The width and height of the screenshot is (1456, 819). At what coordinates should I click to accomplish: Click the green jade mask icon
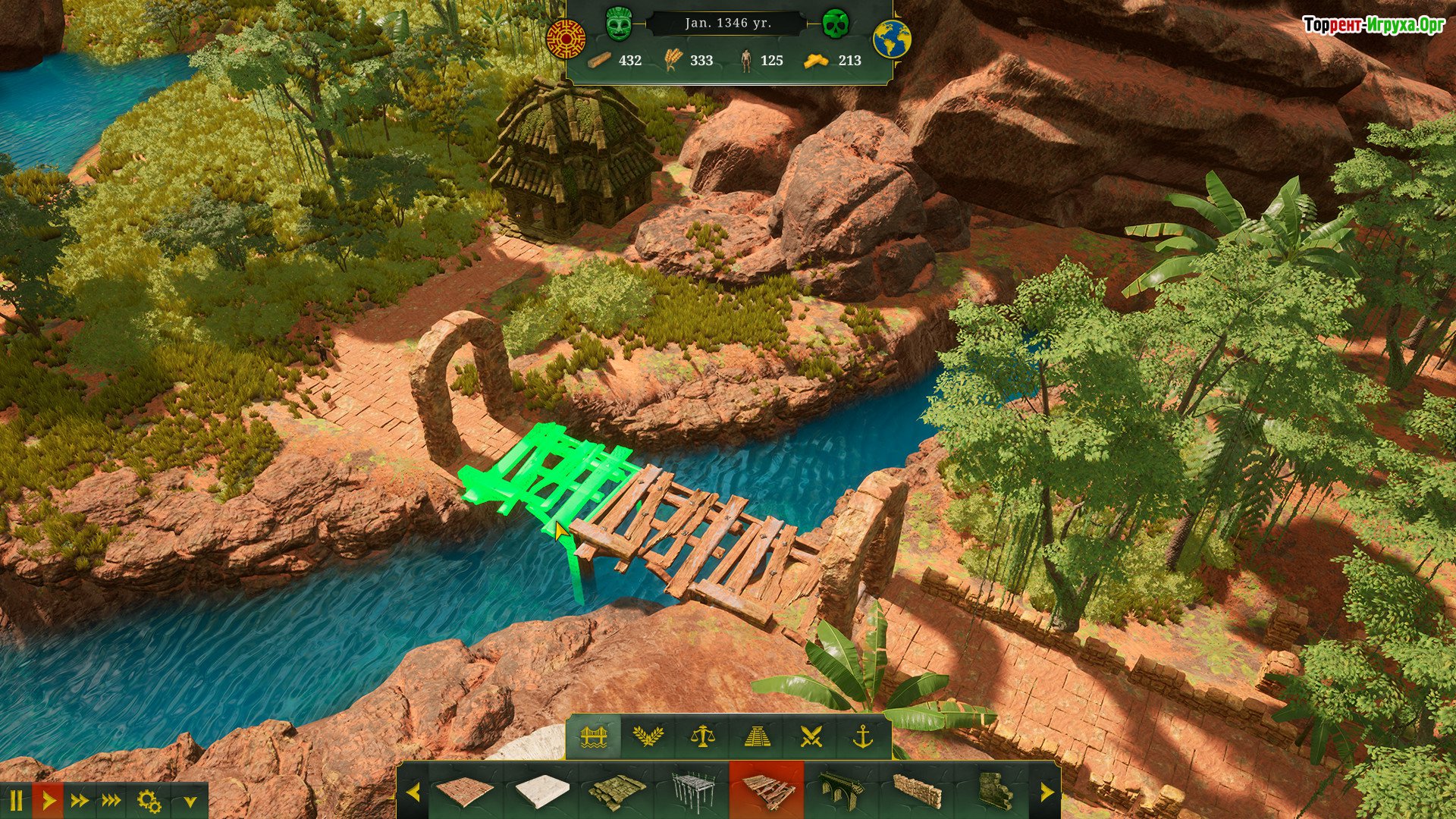click(x=620, y=24)
